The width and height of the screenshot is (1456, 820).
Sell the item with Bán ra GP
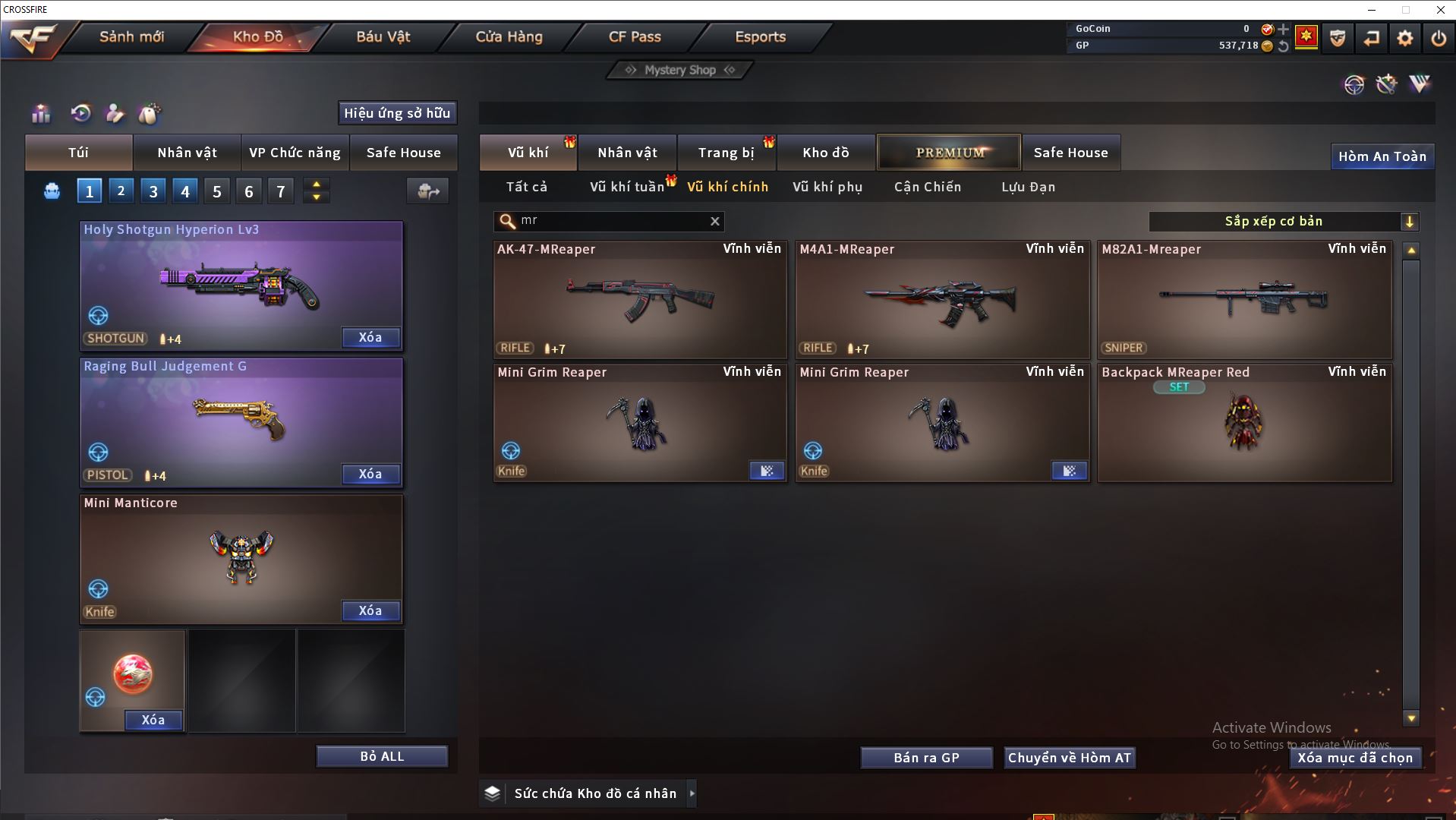click(926, 758)
